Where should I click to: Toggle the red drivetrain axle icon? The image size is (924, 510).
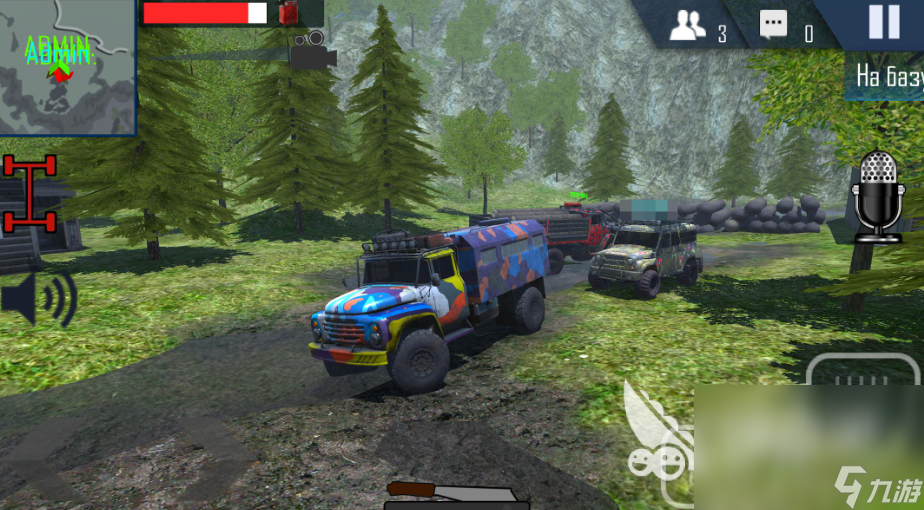pyautogui.click(x=29, y=192)
